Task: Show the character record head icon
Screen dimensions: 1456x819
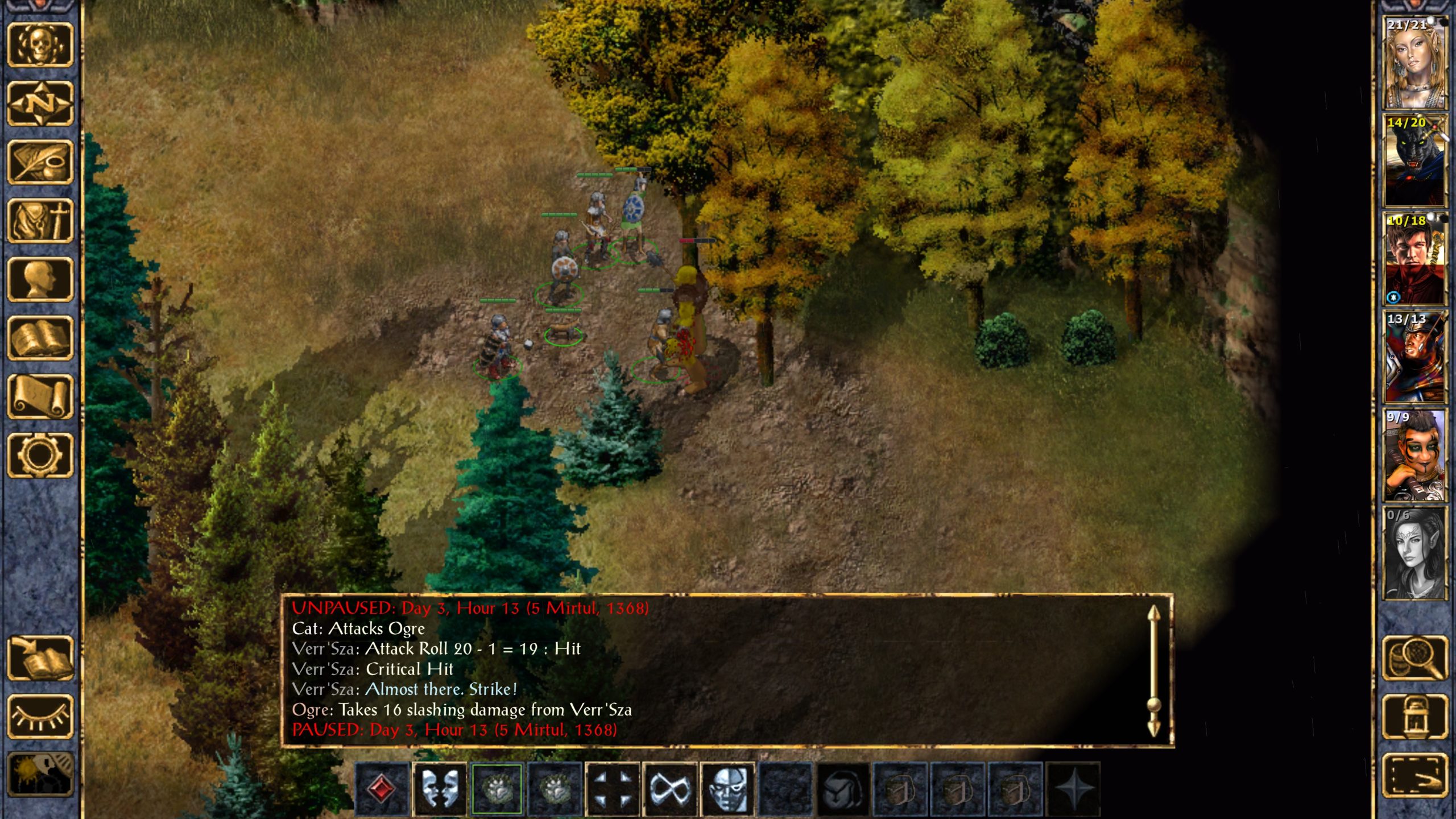Action: (40, 279)
